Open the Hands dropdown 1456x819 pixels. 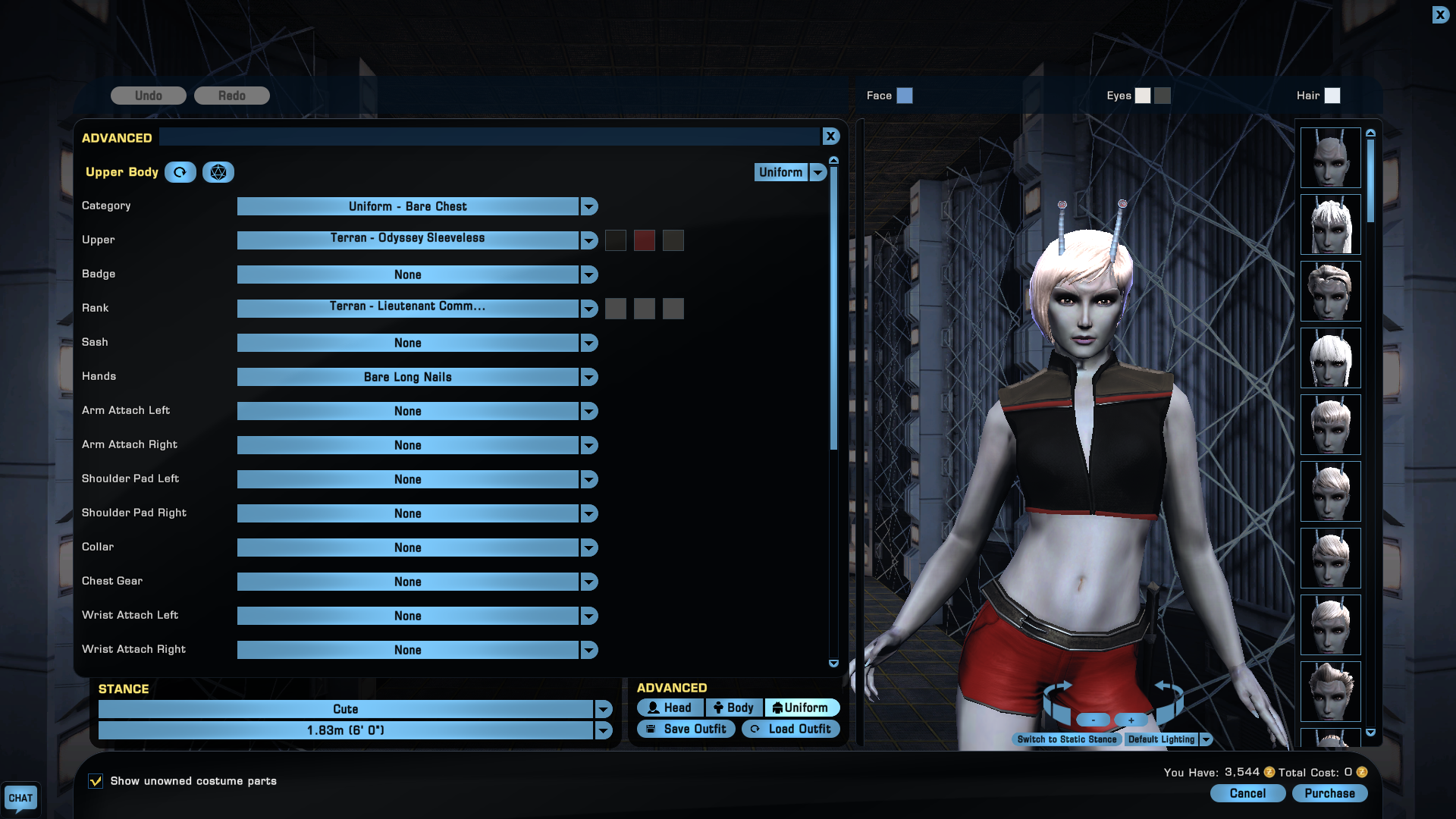pyautogui.click(x=589, y=377)
